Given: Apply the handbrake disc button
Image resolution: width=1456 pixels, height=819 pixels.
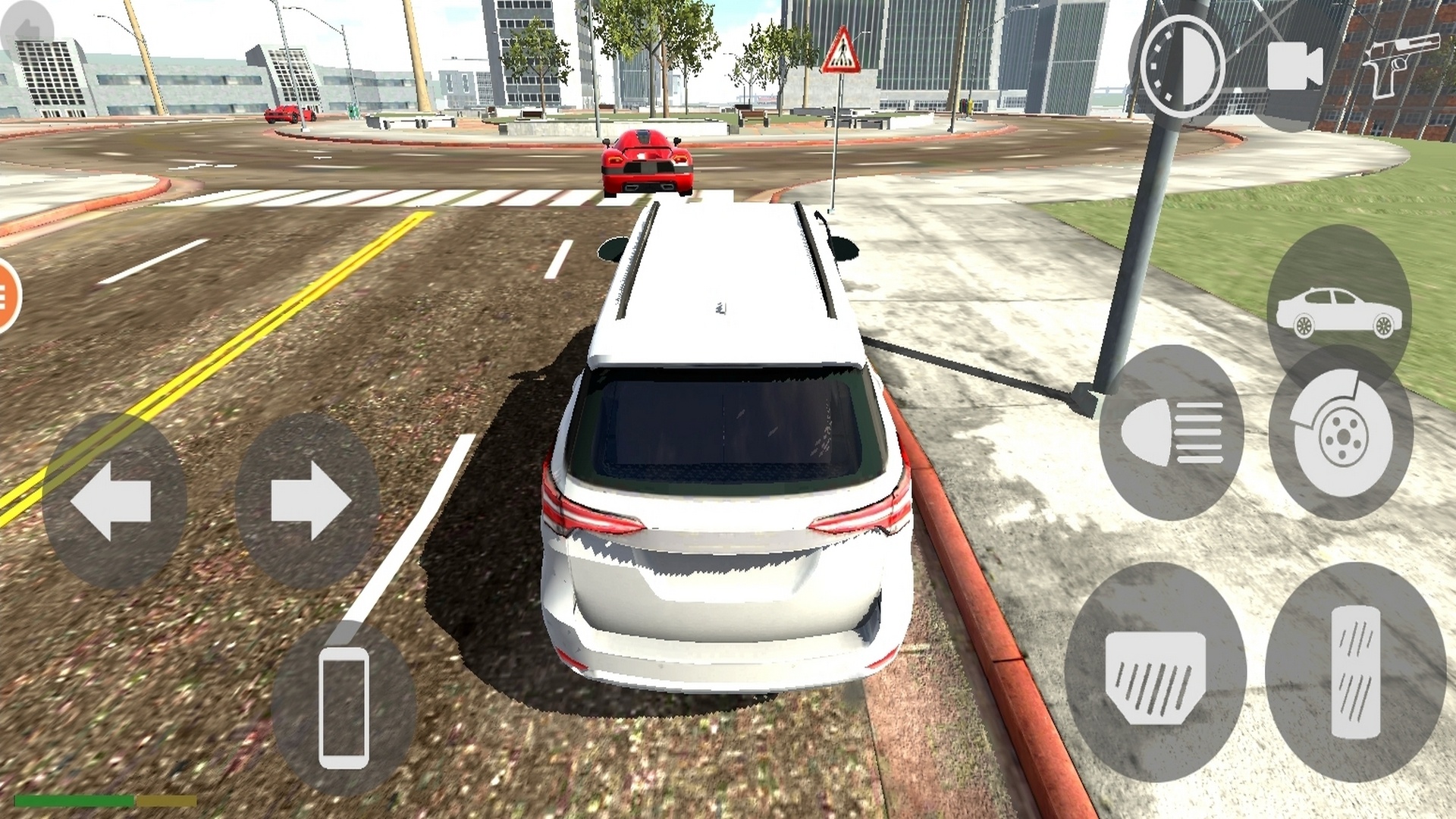Looking at the screenshot, I should (1341, 432).
